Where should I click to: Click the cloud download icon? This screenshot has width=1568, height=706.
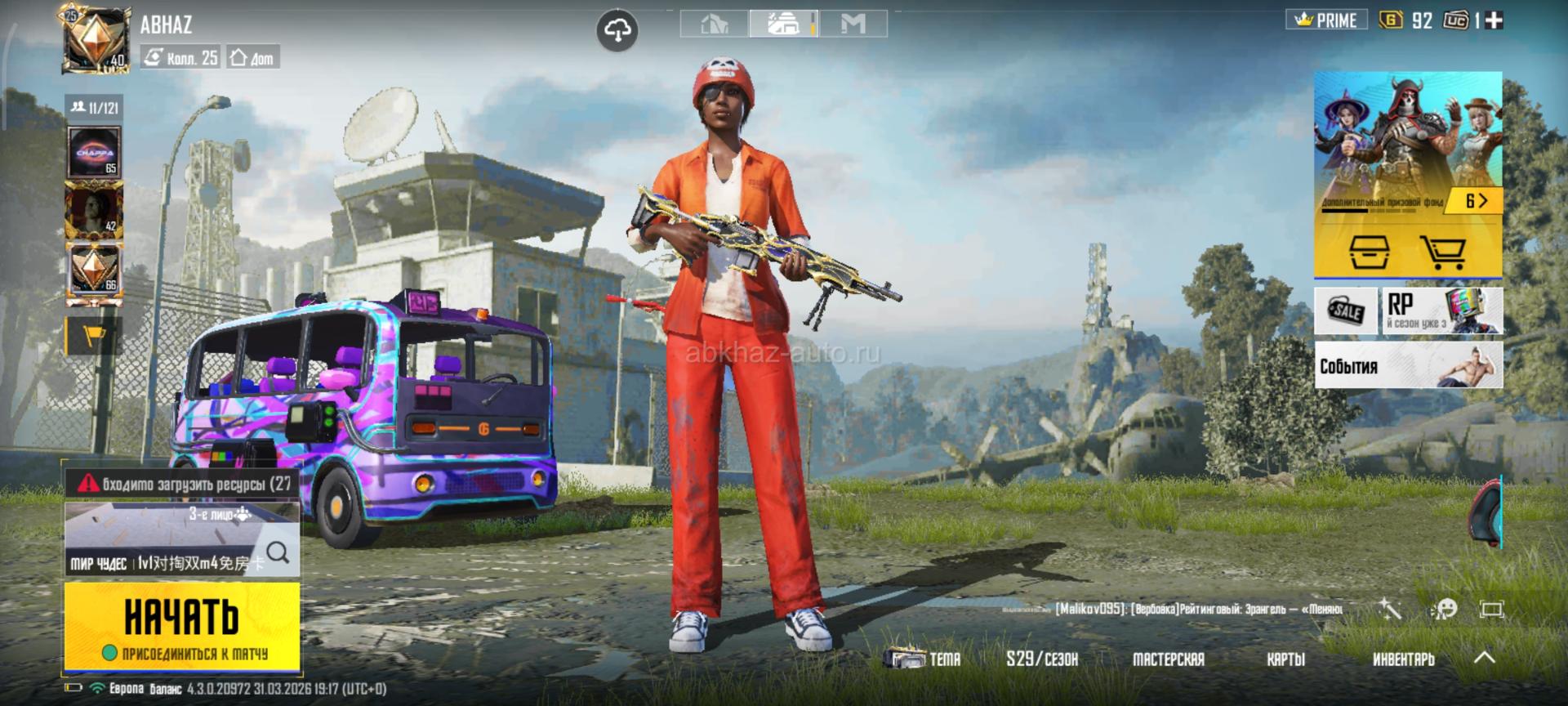click(x=617, y=31)
